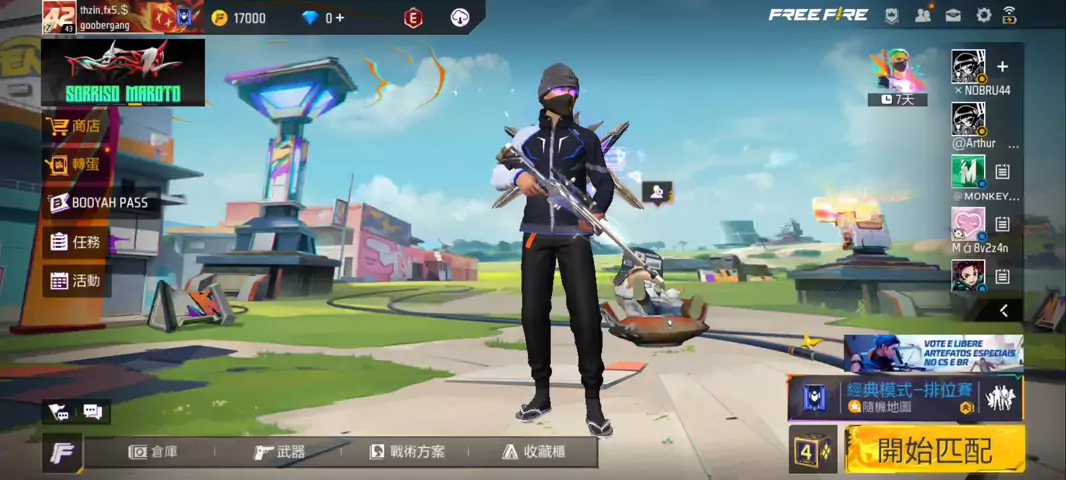The image size is (1066, 480).
Task: Open the friends list icon
Action: [x=922, y=15]
